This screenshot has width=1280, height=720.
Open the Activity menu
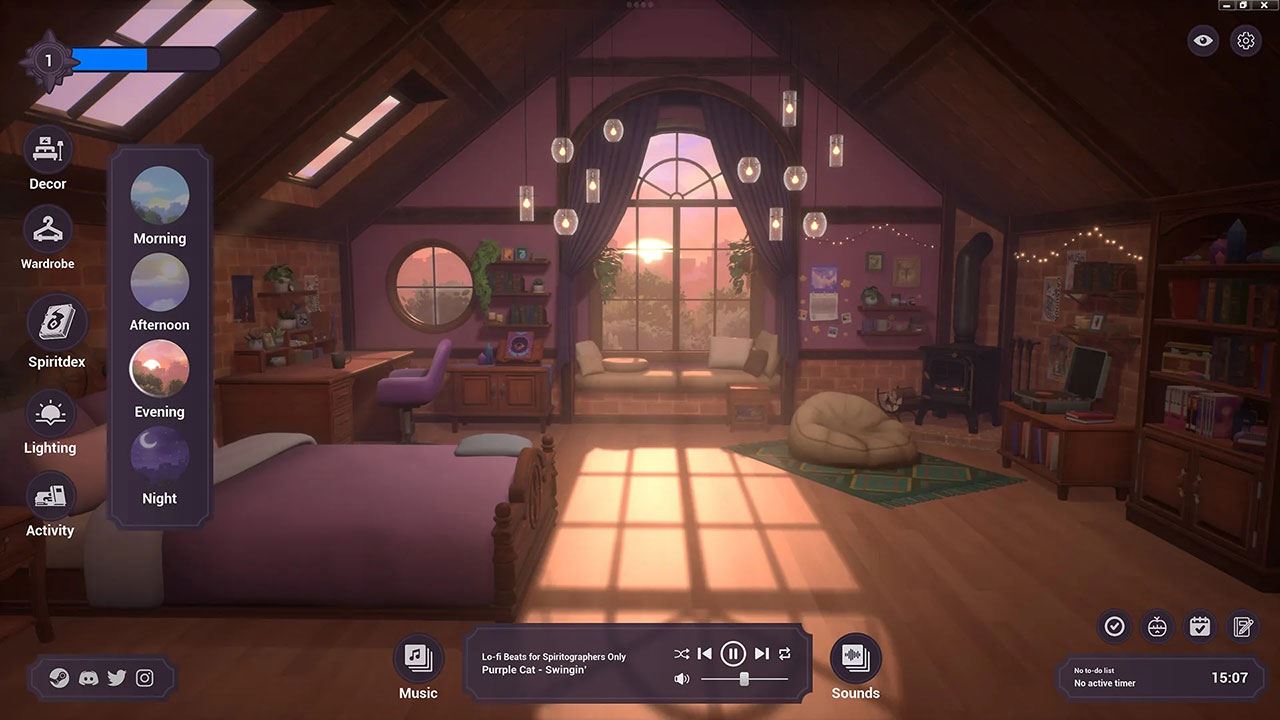50,497
